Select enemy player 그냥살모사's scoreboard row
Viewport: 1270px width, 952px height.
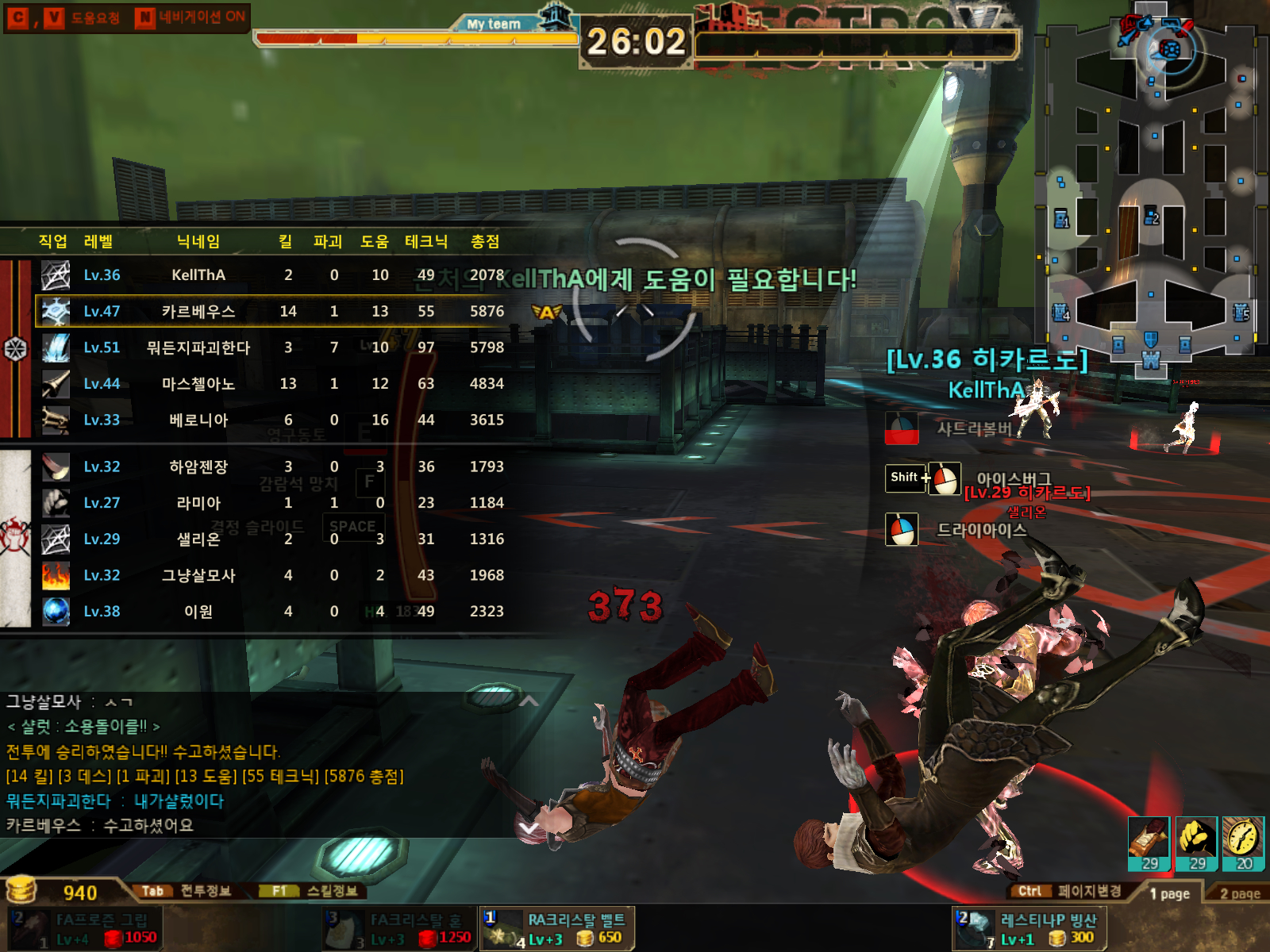pyautogui.click(x=270, y=575)
